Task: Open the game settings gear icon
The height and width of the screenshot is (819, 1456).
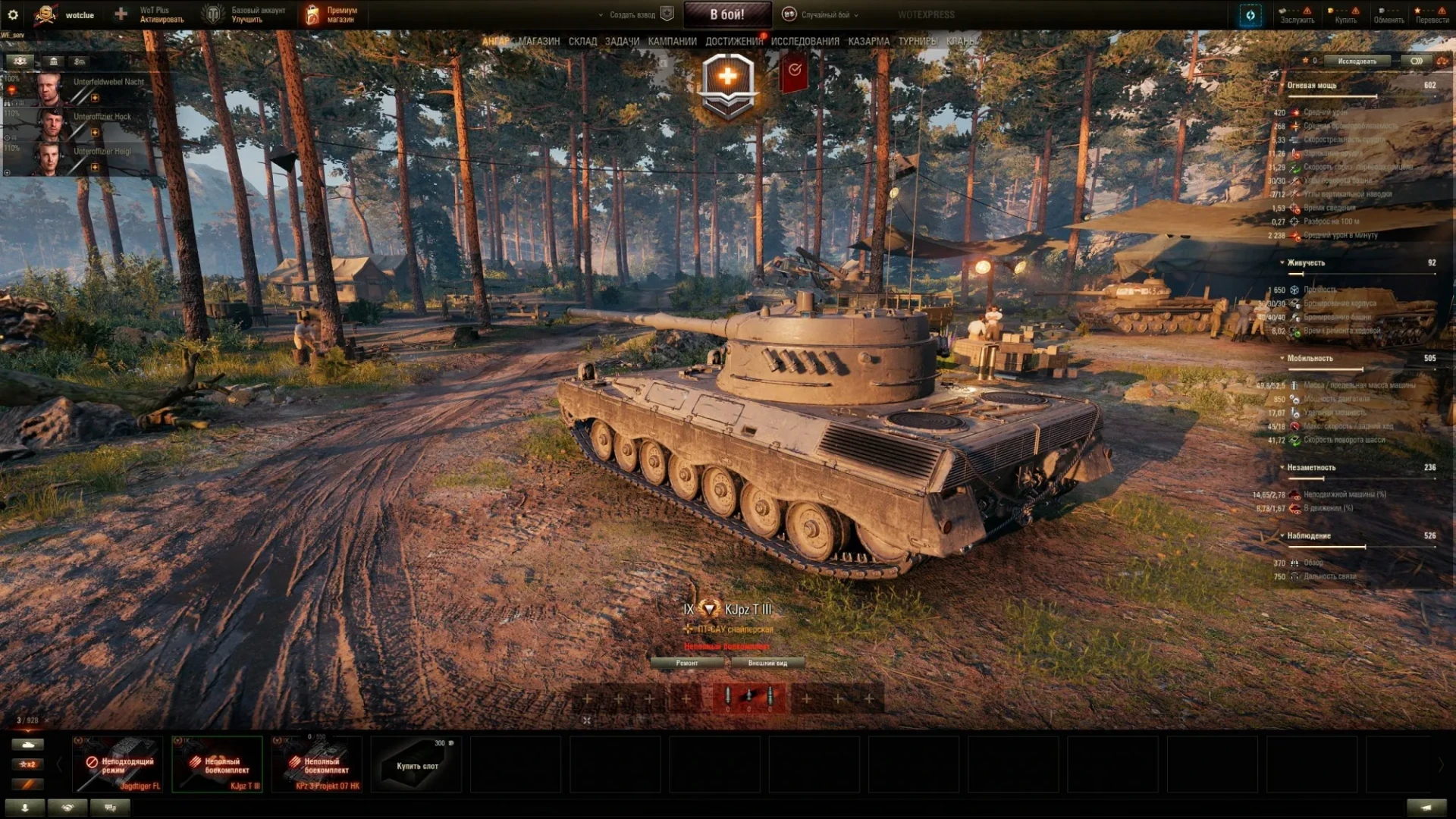Action: coord(13,14)
